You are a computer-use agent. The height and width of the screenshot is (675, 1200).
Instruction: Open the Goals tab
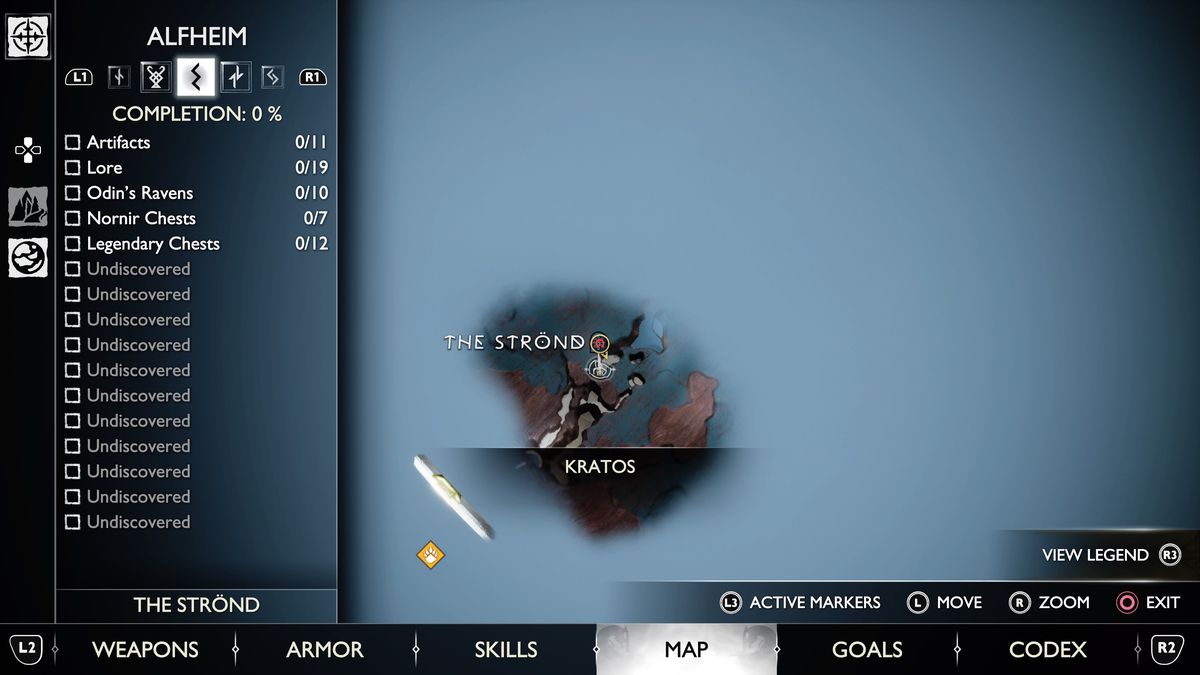coord(867,650)
